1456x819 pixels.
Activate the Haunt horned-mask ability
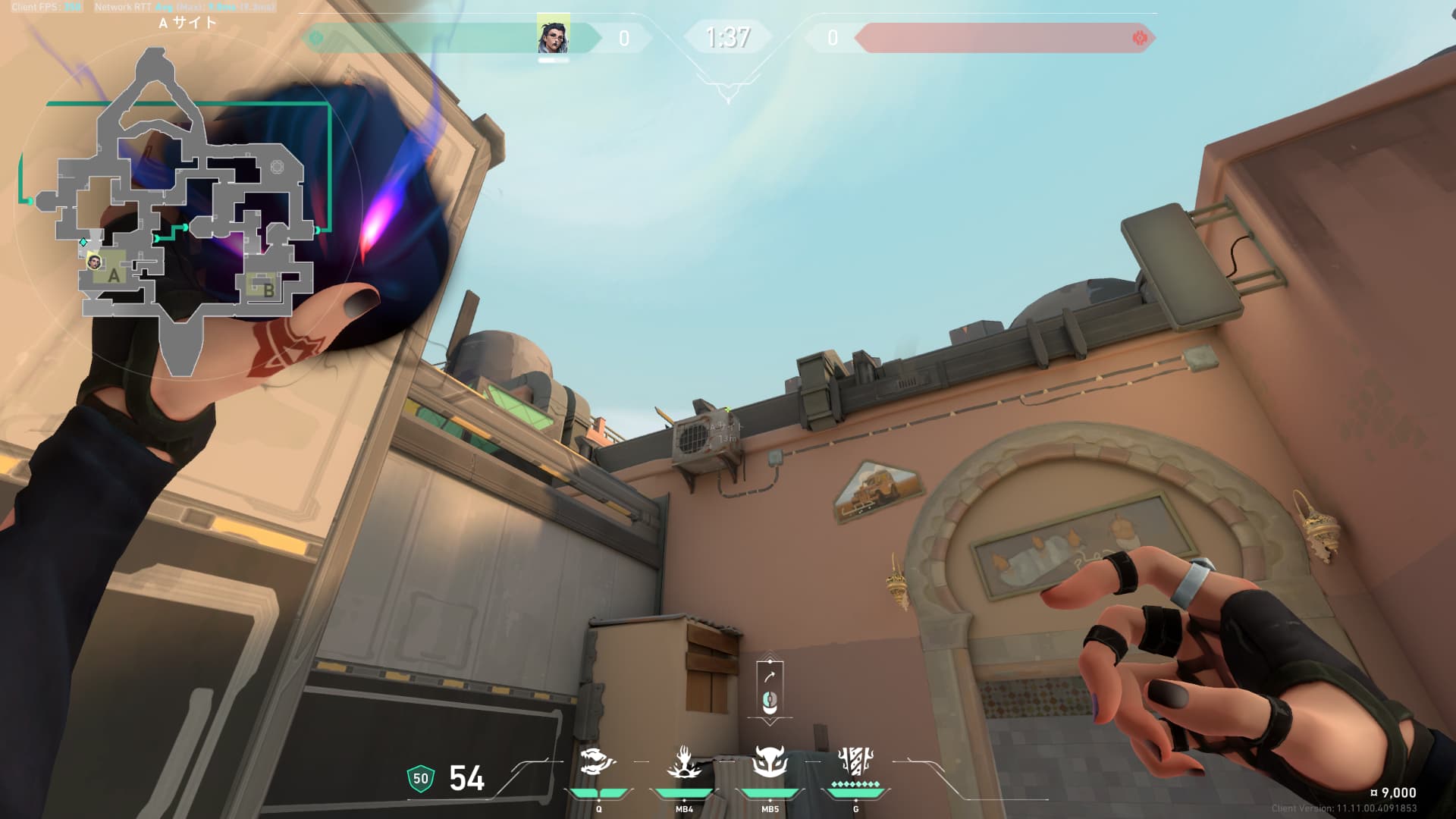770,763
